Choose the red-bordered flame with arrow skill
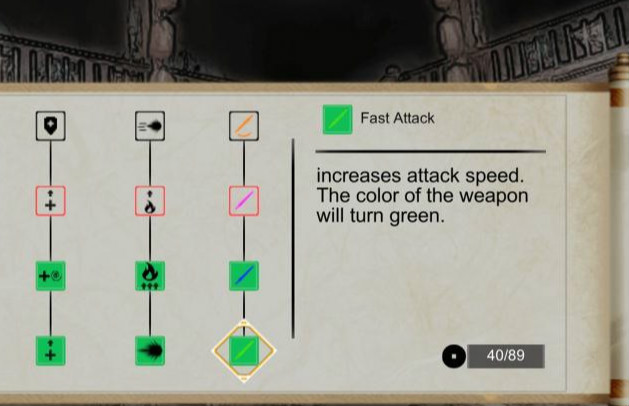The height and width of the screenshot is (406, 629). (150, 201)
